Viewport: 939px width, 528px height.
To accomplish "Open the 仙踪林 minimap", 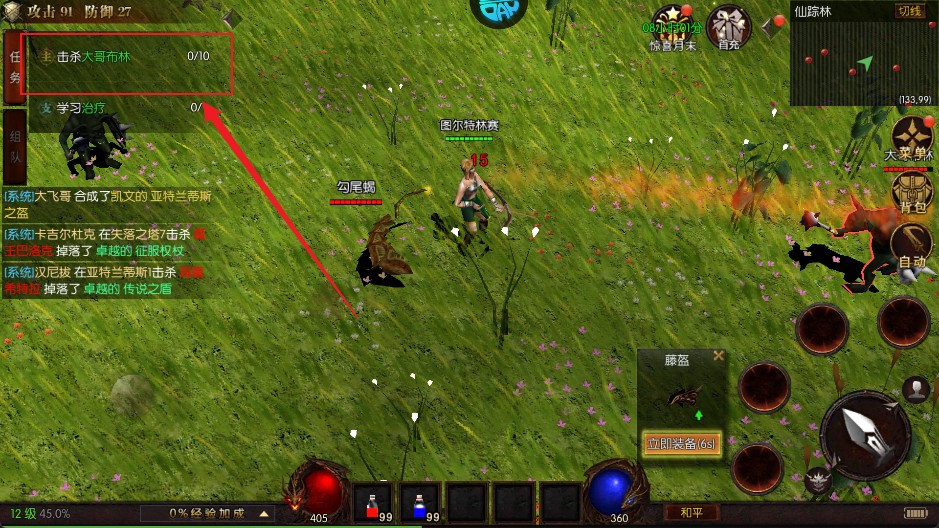I will click(x=862, y=62).
